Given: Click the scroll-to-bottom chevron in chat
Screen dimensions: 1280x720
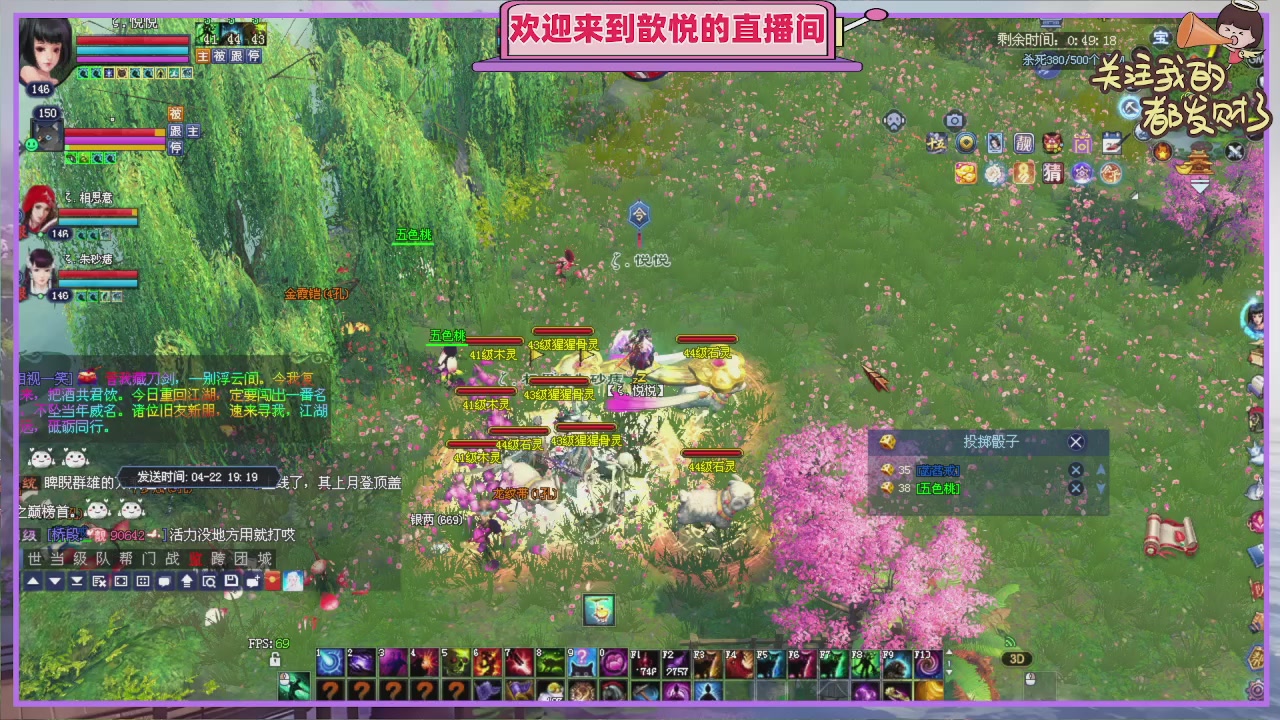Looking at the screenshot, I should click(77, 581).
